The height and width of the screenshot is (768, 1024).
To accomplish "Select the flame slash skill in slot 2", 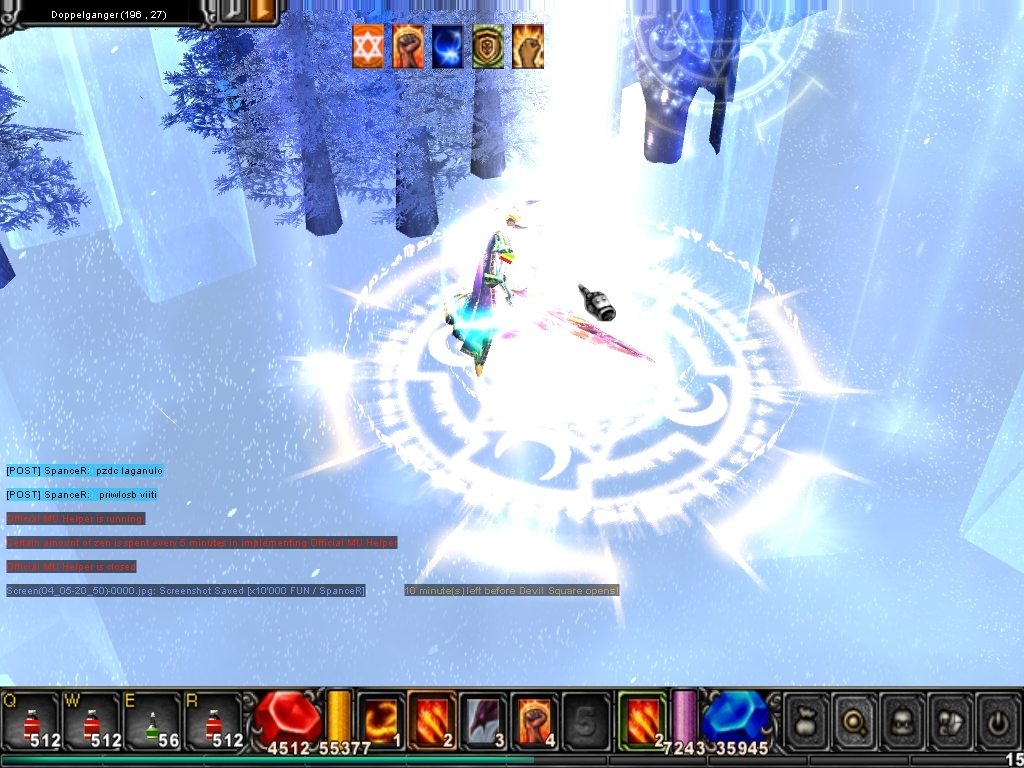I will click(x=432, y=718).
